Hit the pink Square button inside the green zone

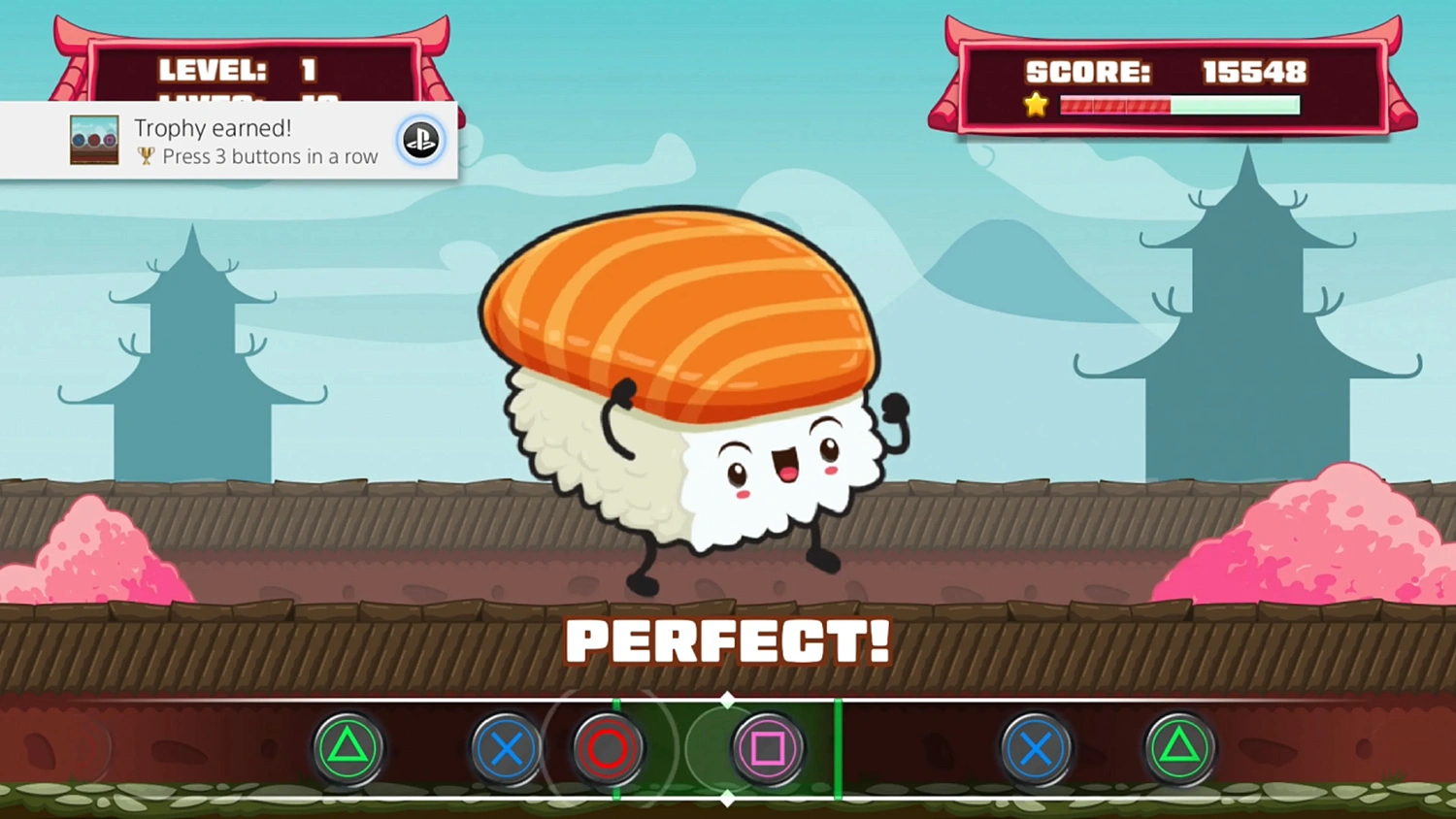tap(767, 748)
